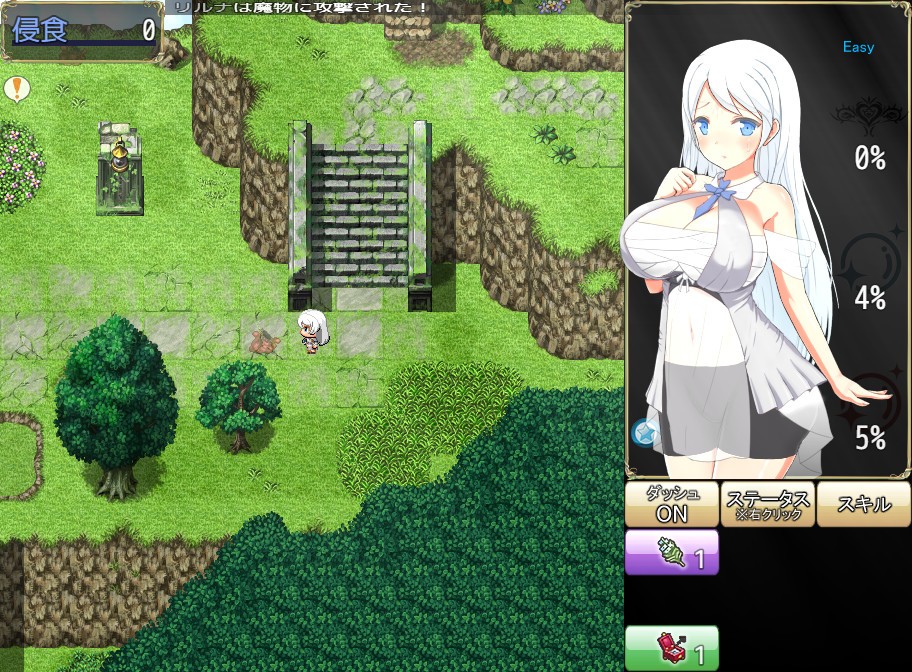Viewport: 912px width, 672px height.
Task: Use the red treasure box item button
Action: [x=672, y=648]
